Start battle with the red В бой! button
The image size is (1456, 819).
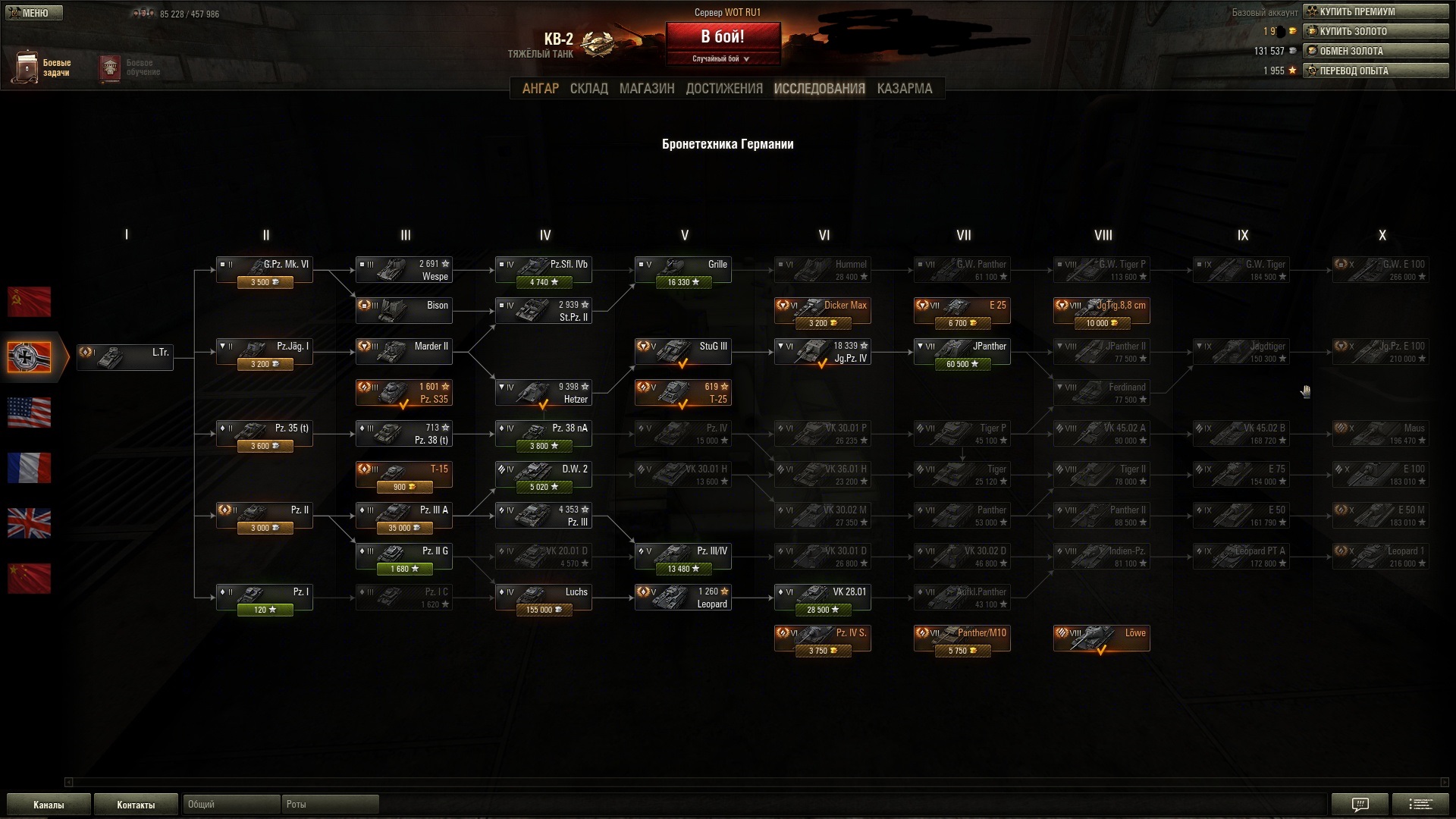pos(723,36)
